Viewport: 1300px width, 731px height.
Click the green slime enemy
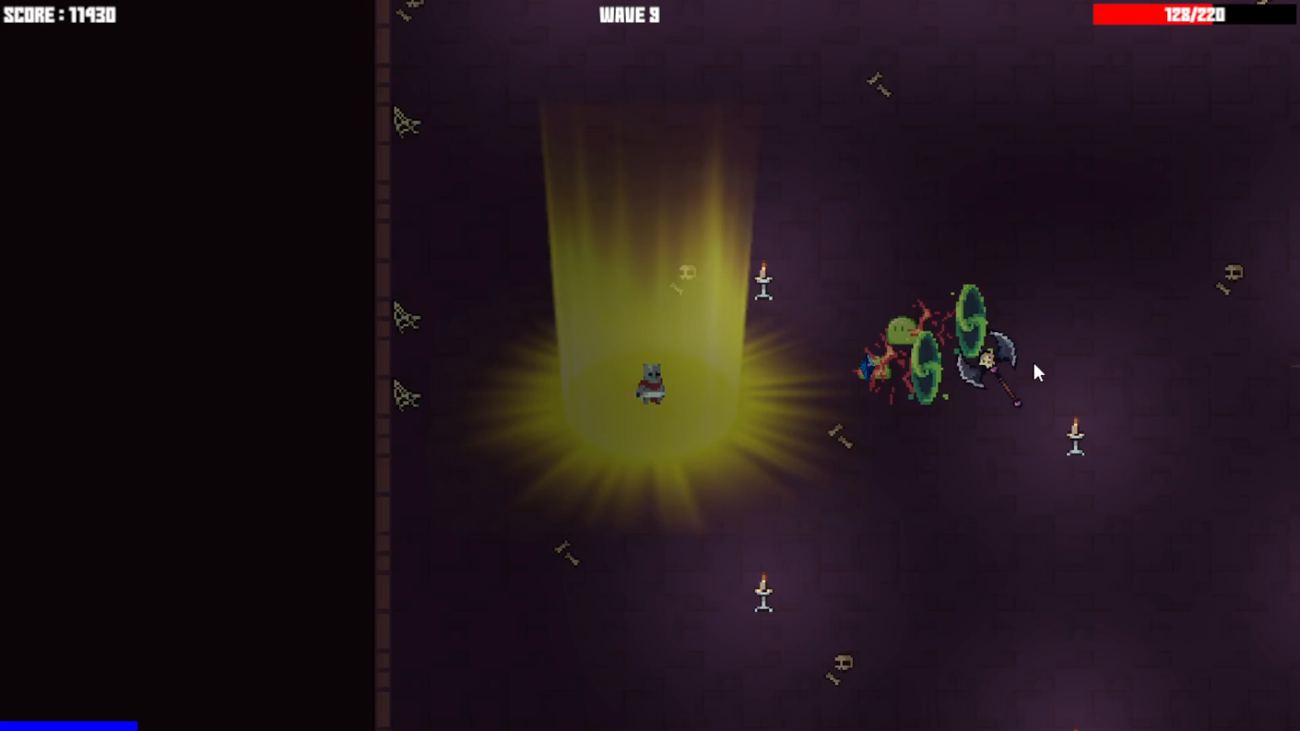900,330
